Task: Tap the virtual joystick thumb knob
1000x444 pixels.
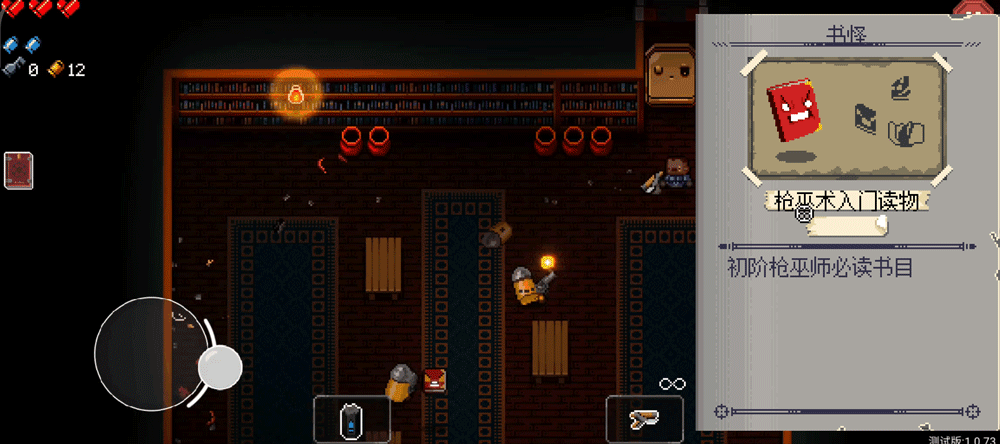Action: pos(219,367)
